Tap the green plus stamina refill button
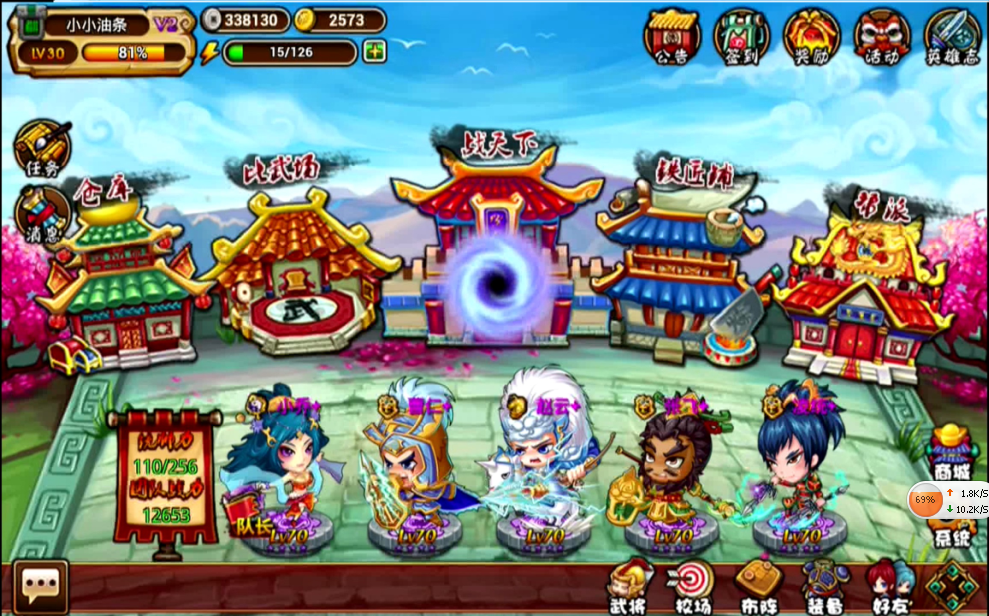The width and height of the screenshot is (989, 616). [x=375, y=51]
